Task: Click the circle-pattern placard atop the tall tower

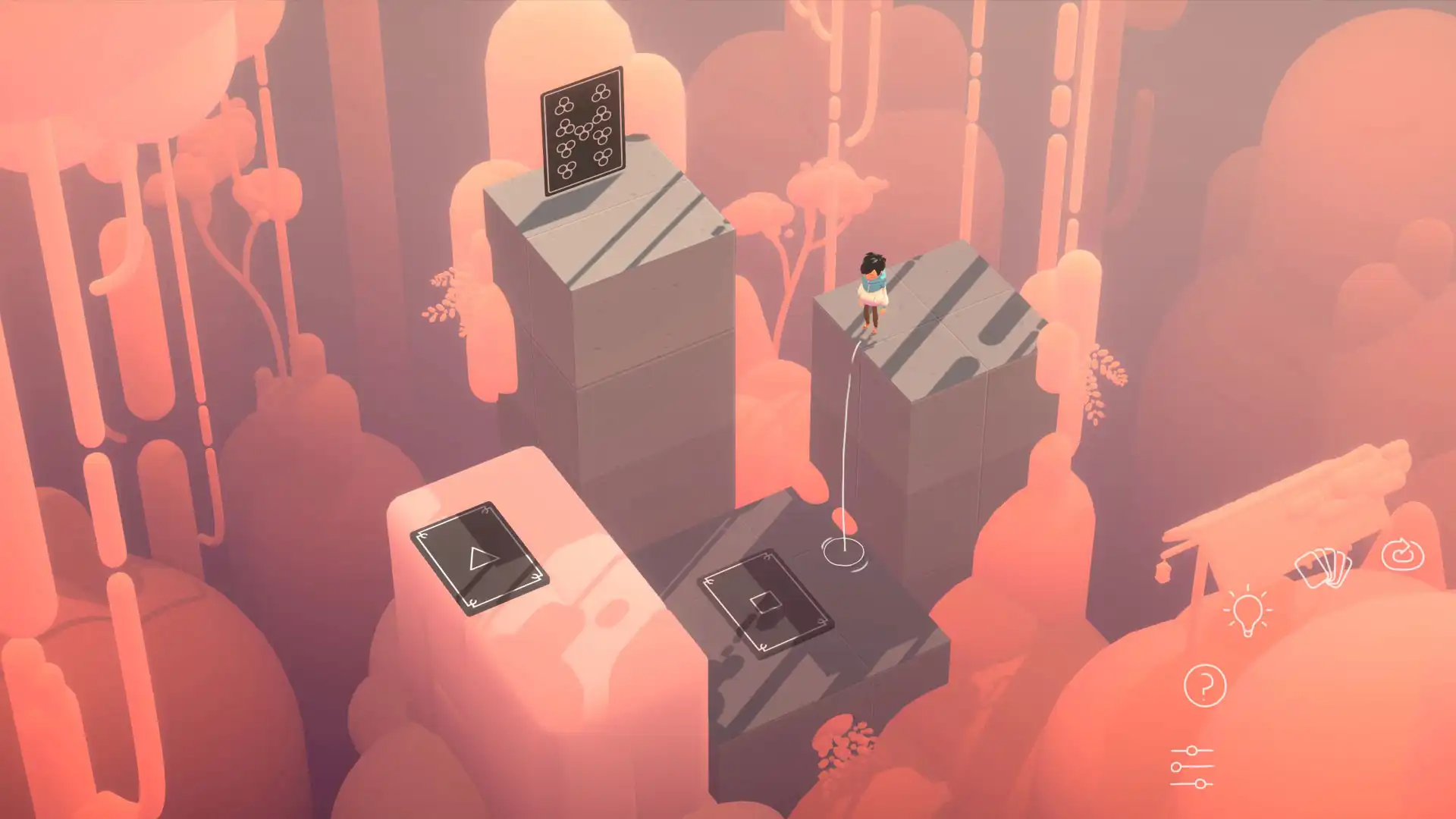Action: tap(584, 133)
